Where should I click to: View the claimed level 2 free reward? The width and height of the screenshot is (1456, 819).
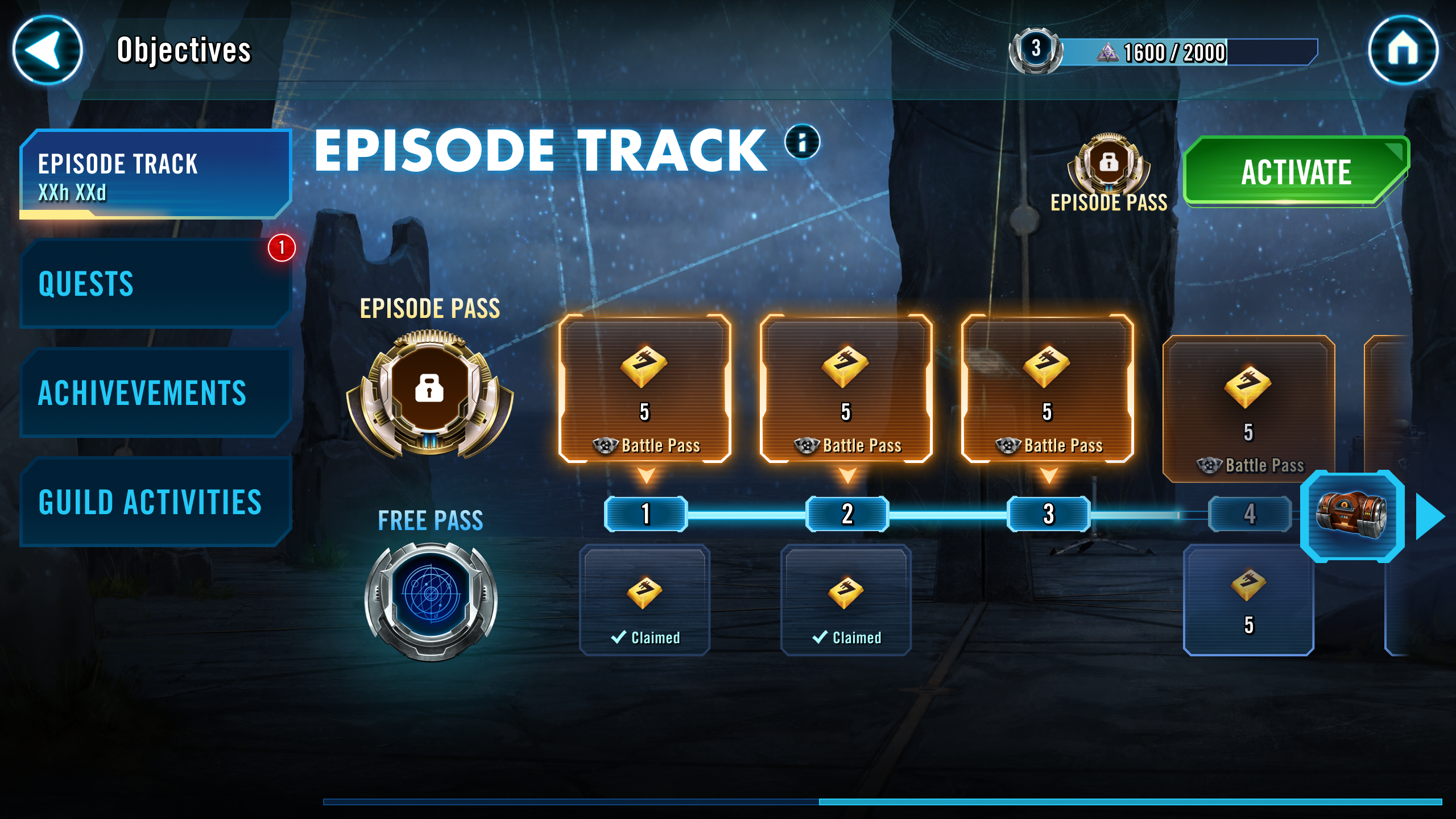(x=846, y=600)
